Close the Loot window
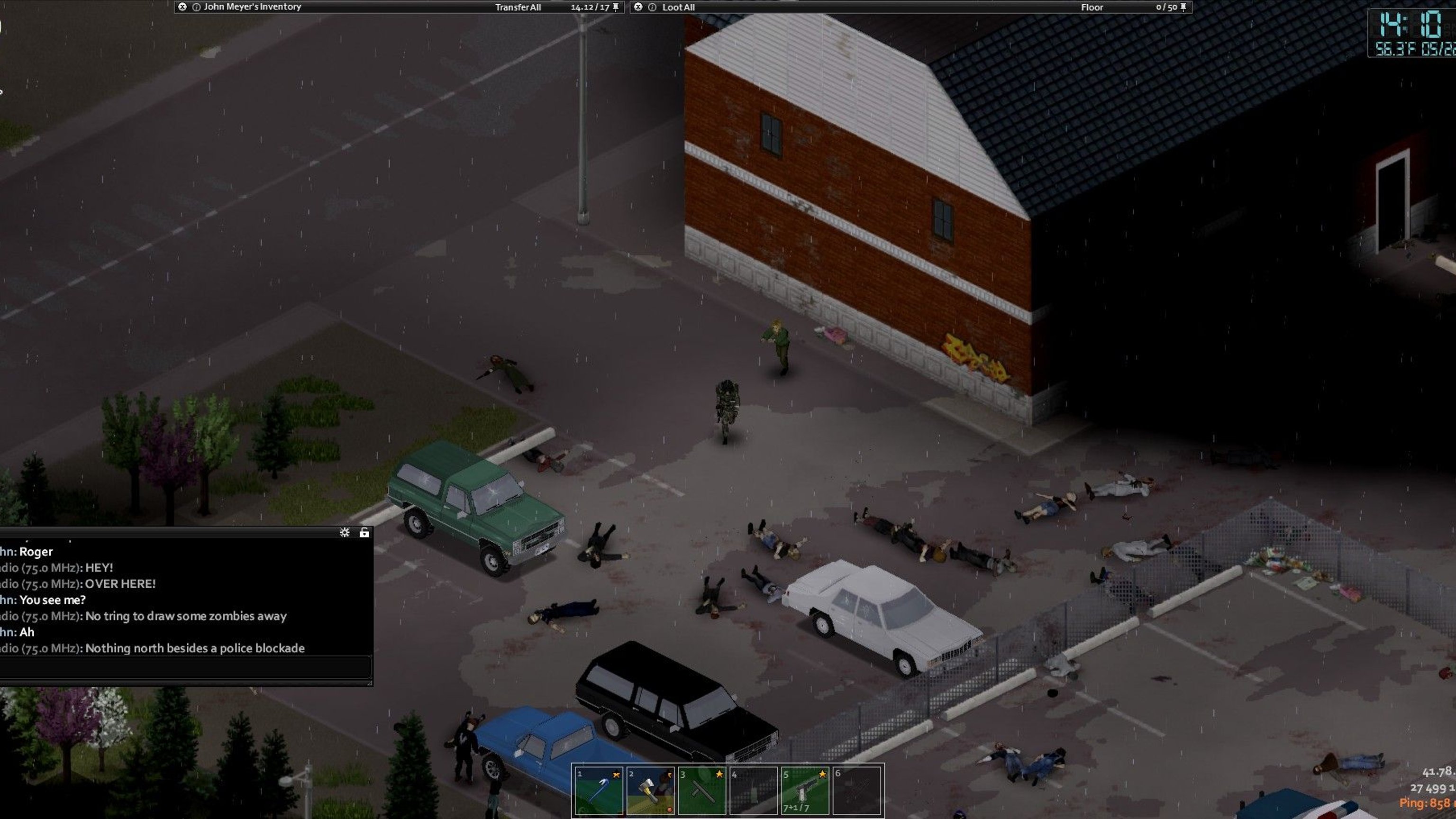 pyautogui.click(x=638, y=7)
